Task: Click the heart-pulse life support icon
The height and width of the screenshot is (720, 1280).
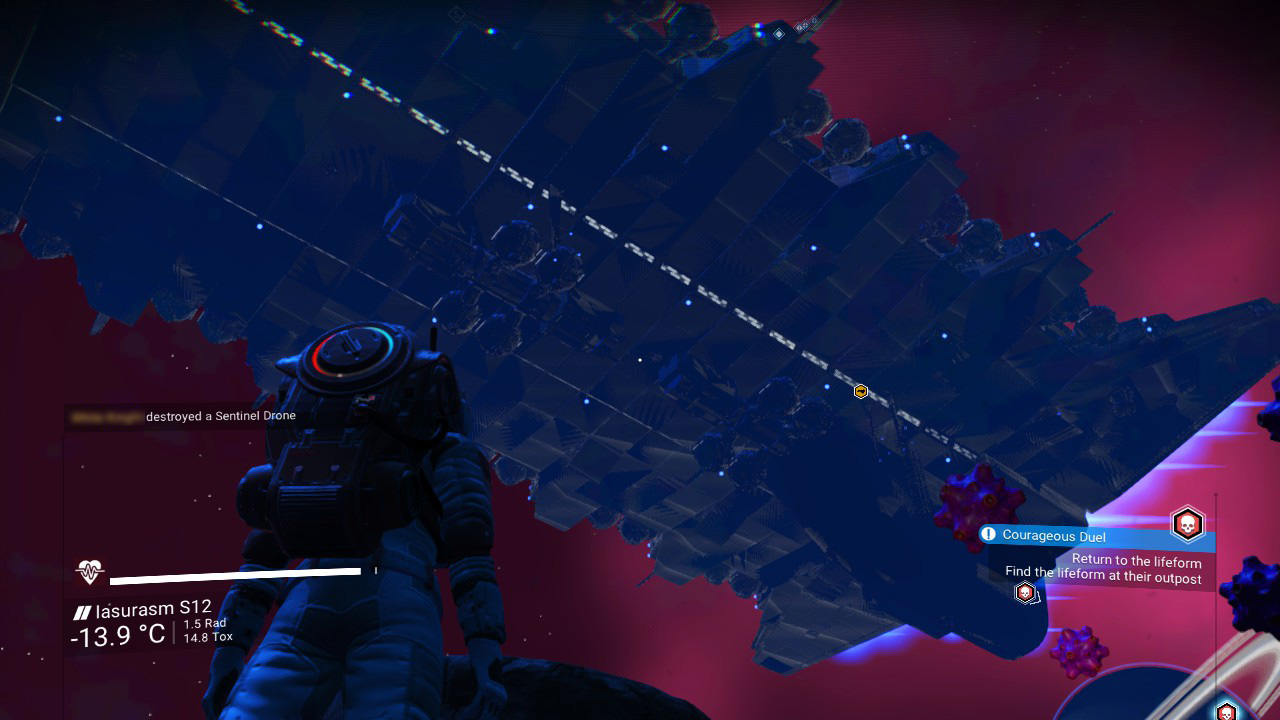Action: (90, 572)
